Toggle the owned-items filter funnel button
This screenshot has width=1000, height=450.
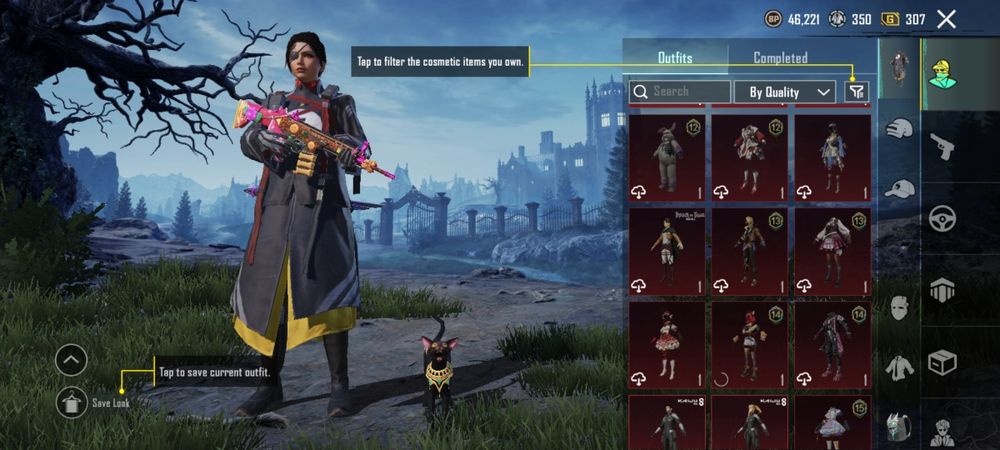pyautogui.click(x=856, y=91)
